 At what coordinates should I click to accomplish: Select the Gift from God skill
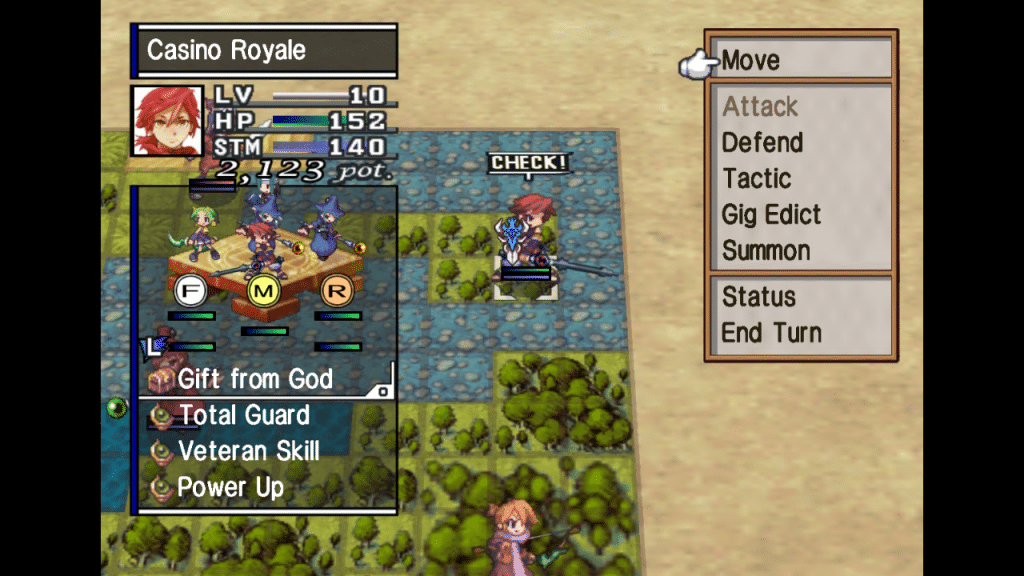[255, 379]
